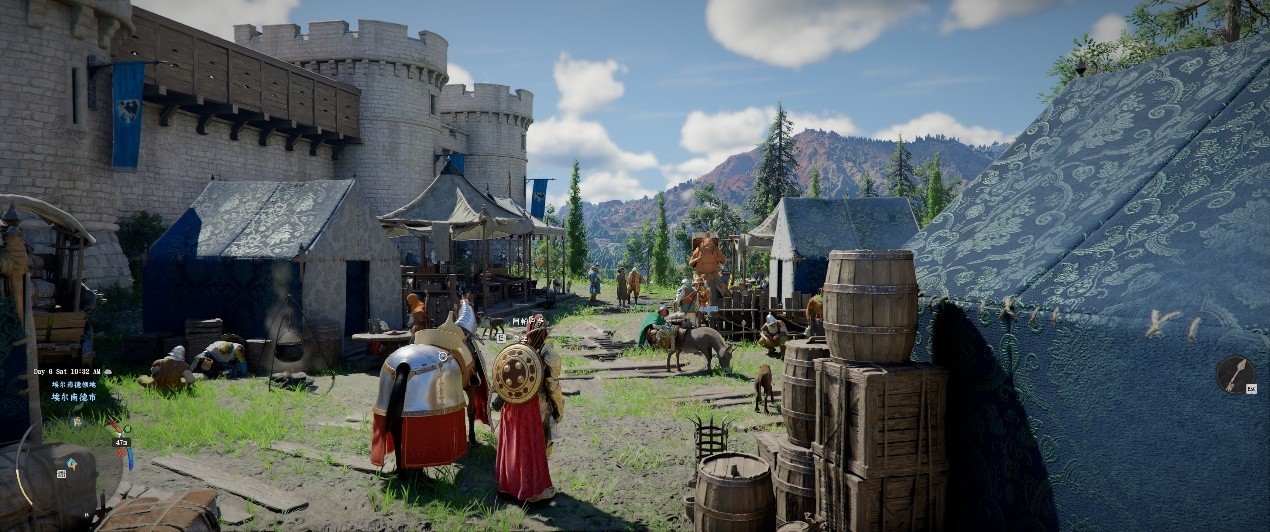This screenshot has height=532, width=1270.
Task: Click the blue bird marker on the minimap
Action: click(x=72, y=464)
